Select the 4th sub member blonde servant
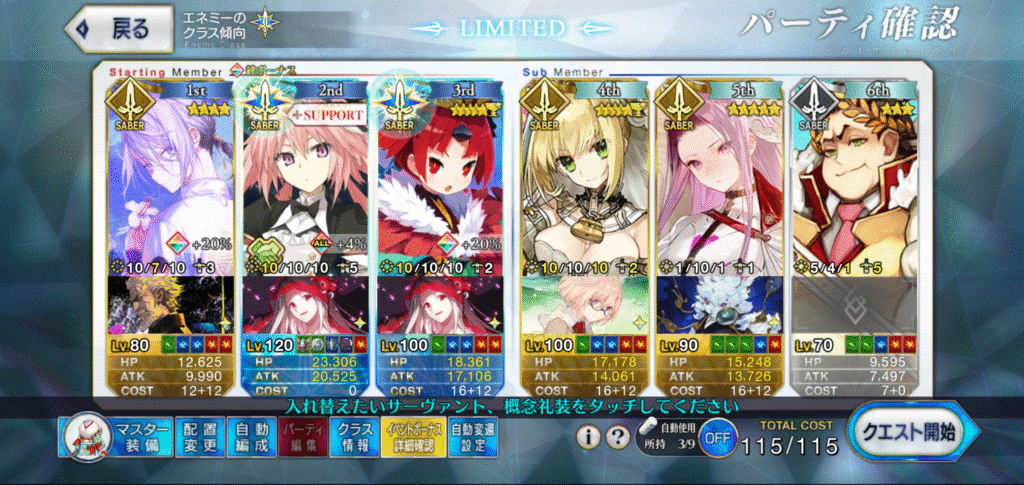Screen dimensions: 1024x485 click(x=582, y=180)
